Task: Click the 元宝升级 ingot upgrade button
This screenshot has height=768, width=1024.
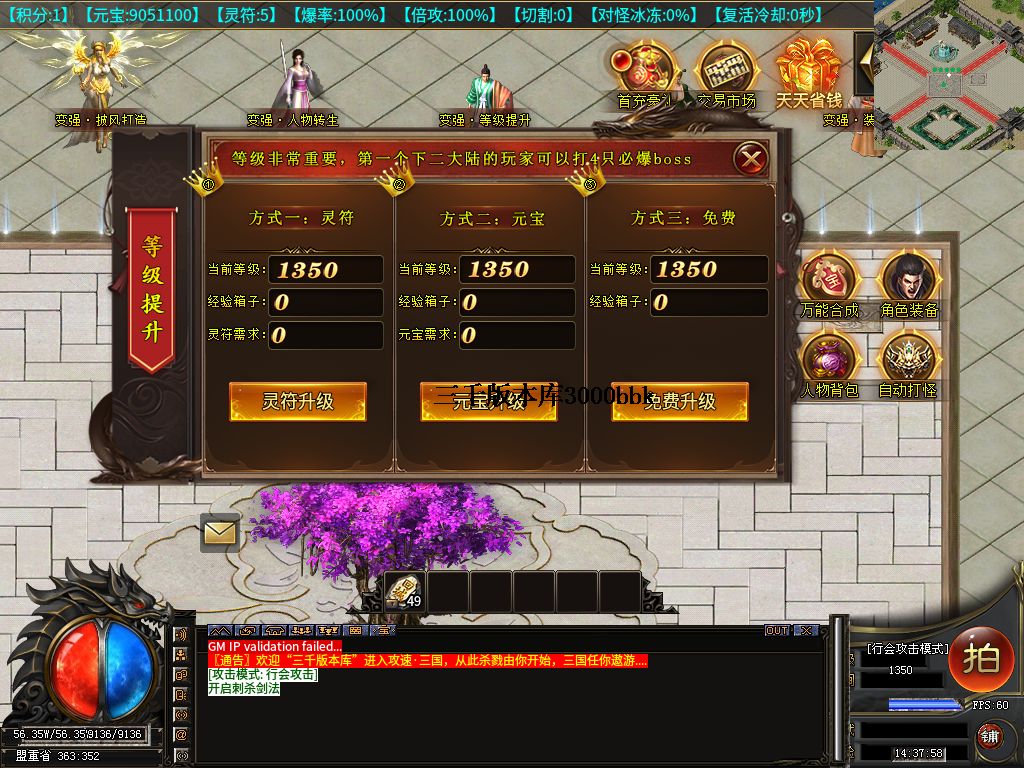Action: 488,401
